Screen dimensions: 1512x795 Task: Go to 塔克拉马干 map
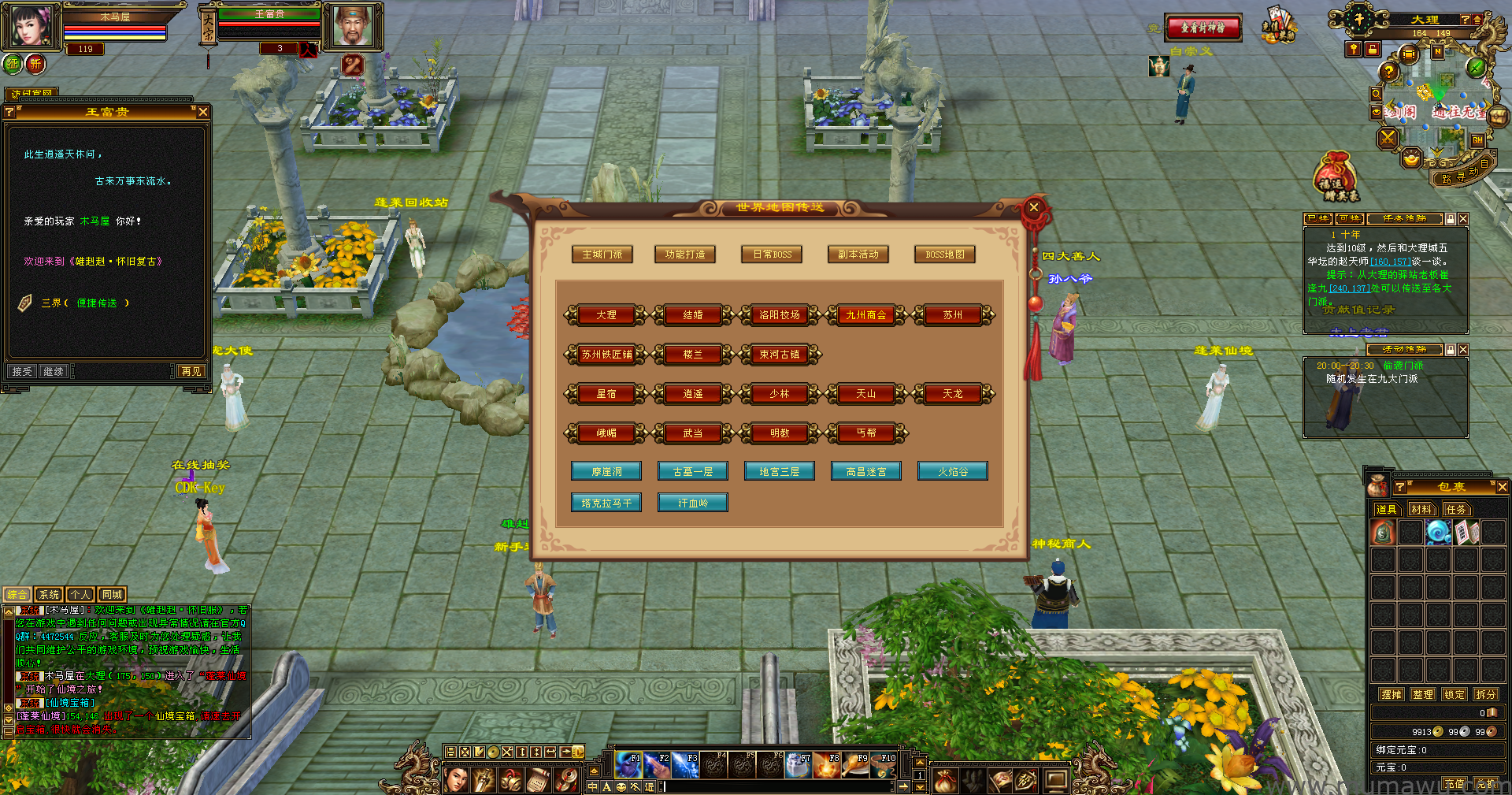606,503
